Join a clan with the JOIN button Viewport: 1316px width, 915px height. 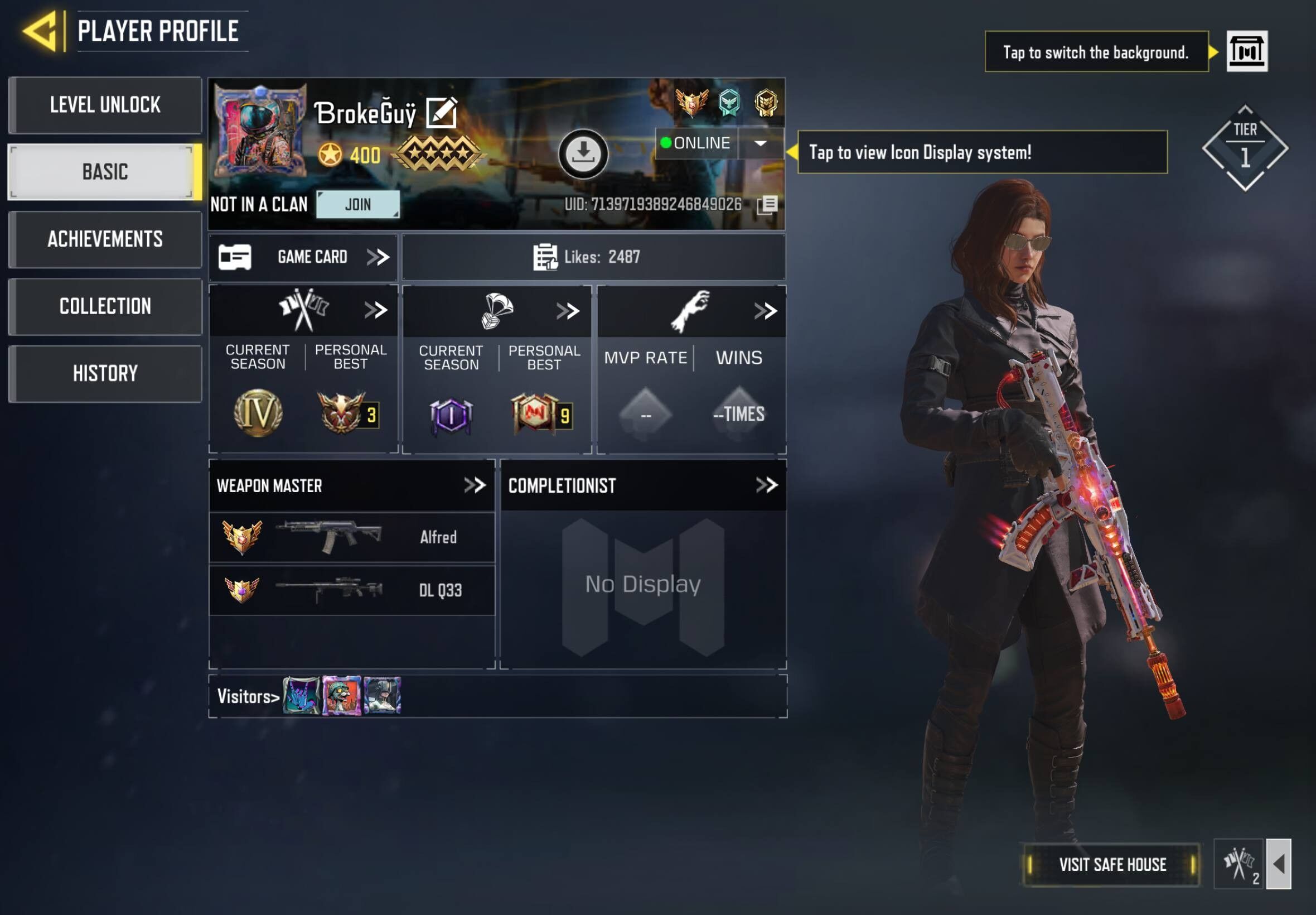point(358,204)
